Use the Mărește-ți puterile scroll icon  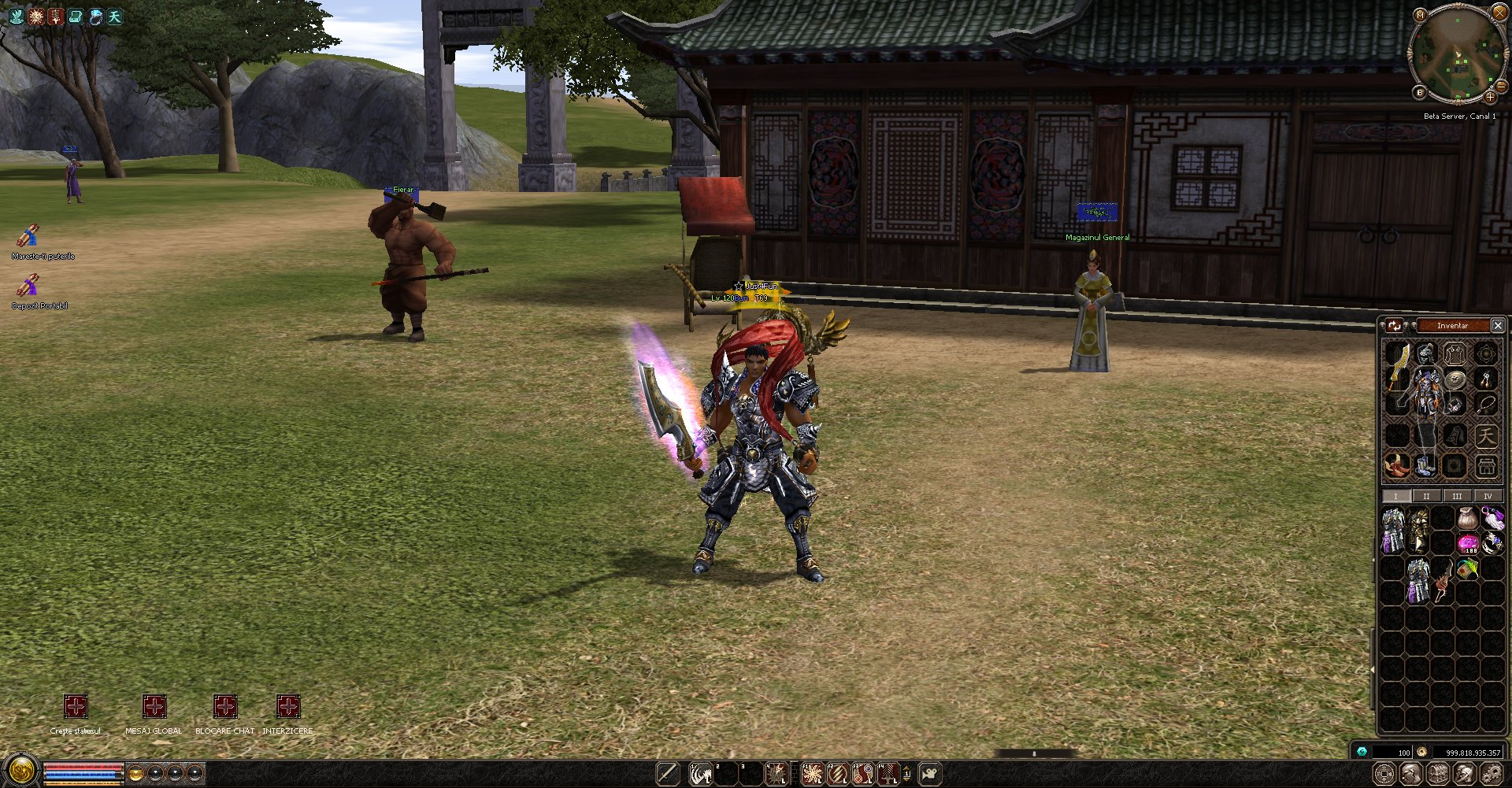coord(28,235)
